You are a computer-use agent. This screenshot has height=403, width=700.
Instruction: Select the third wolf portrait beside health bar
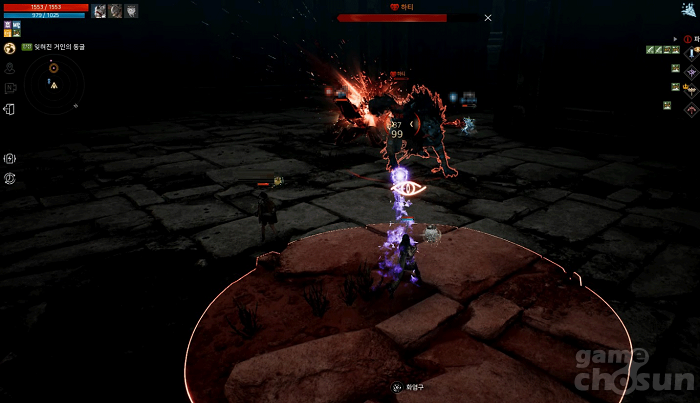132,11
